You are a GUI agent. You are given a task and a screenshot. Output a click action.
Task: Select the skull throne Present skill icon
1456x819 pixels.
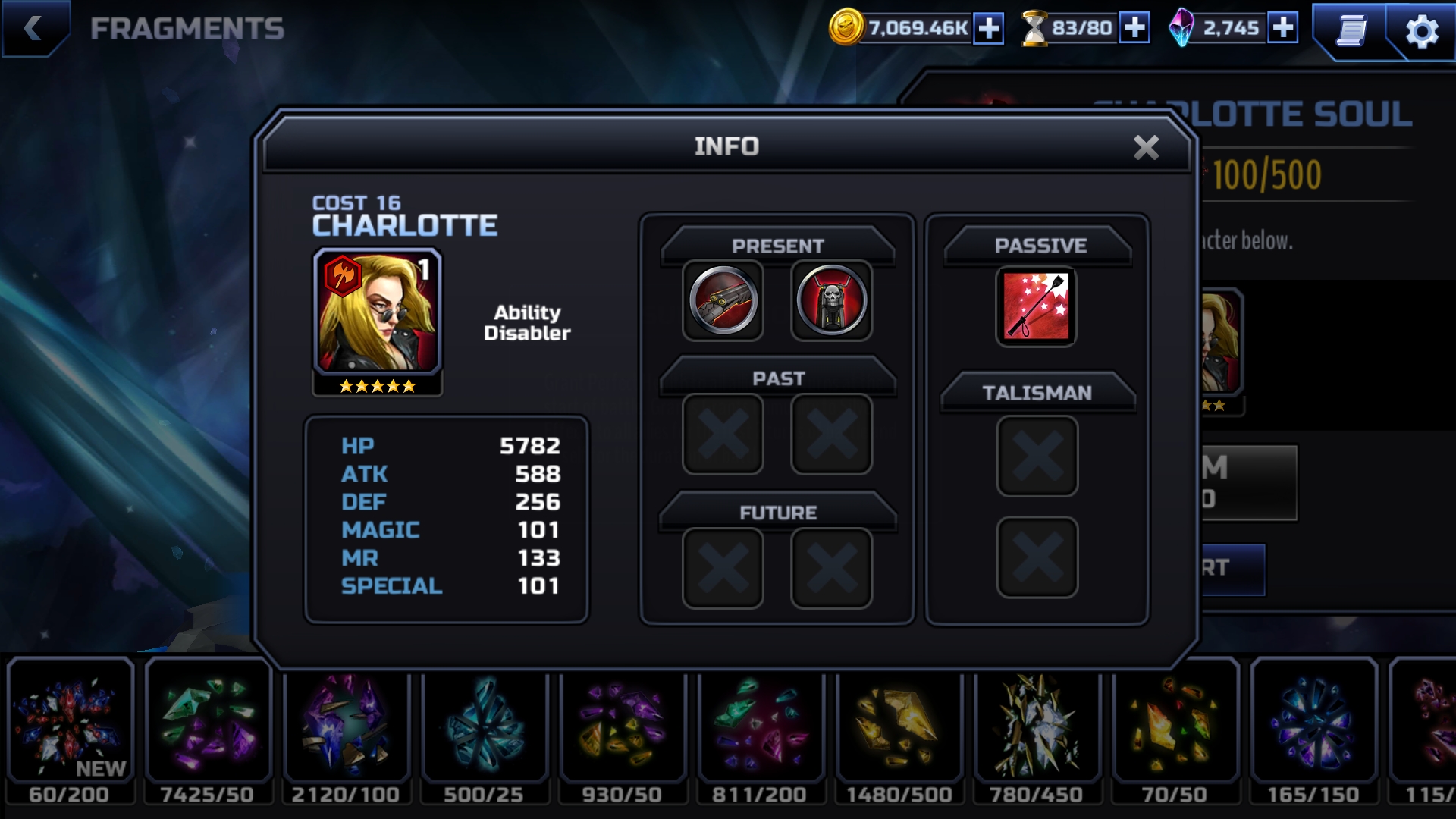[831, 301]
